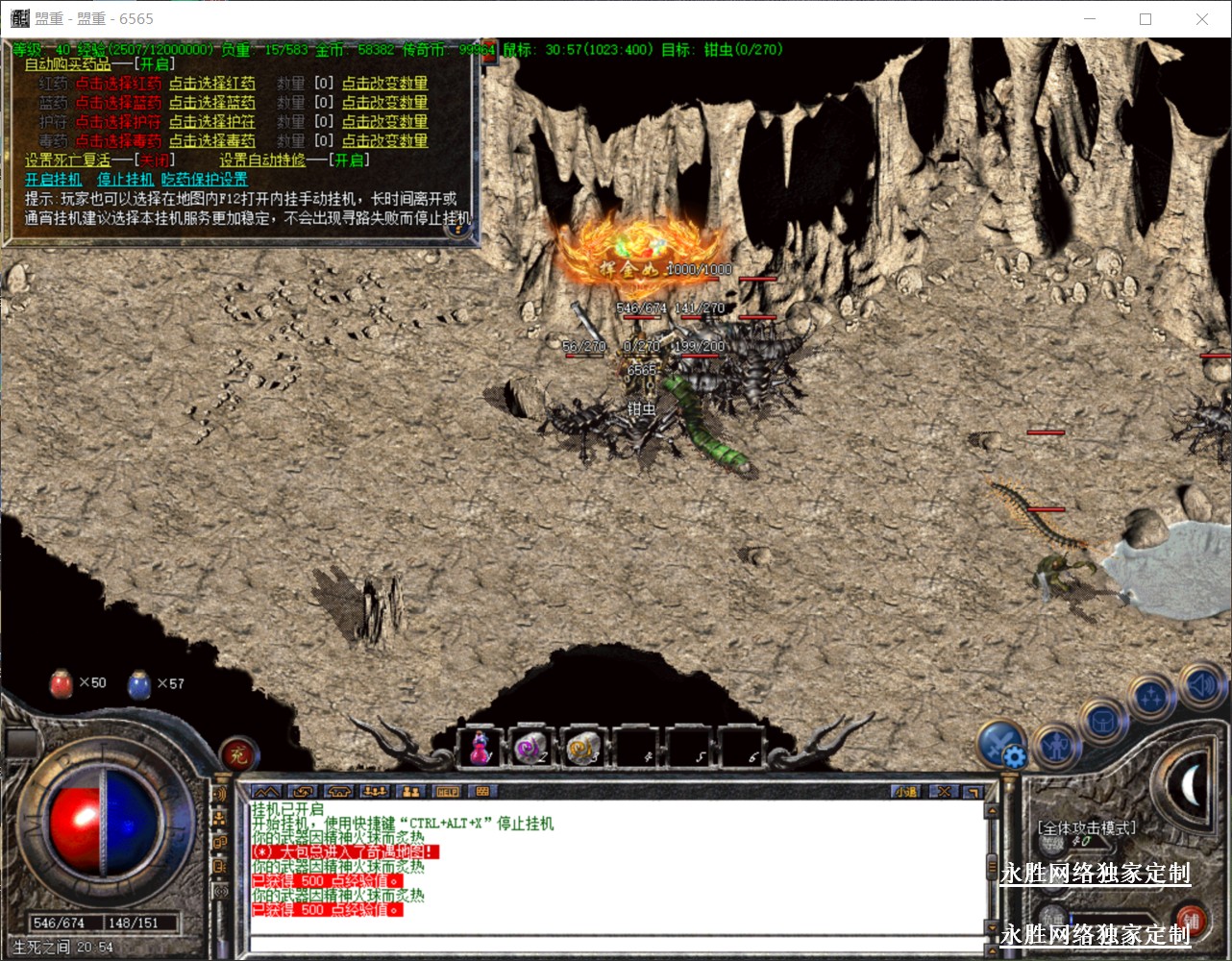Maximize the game window

(x=1146, y=19)
